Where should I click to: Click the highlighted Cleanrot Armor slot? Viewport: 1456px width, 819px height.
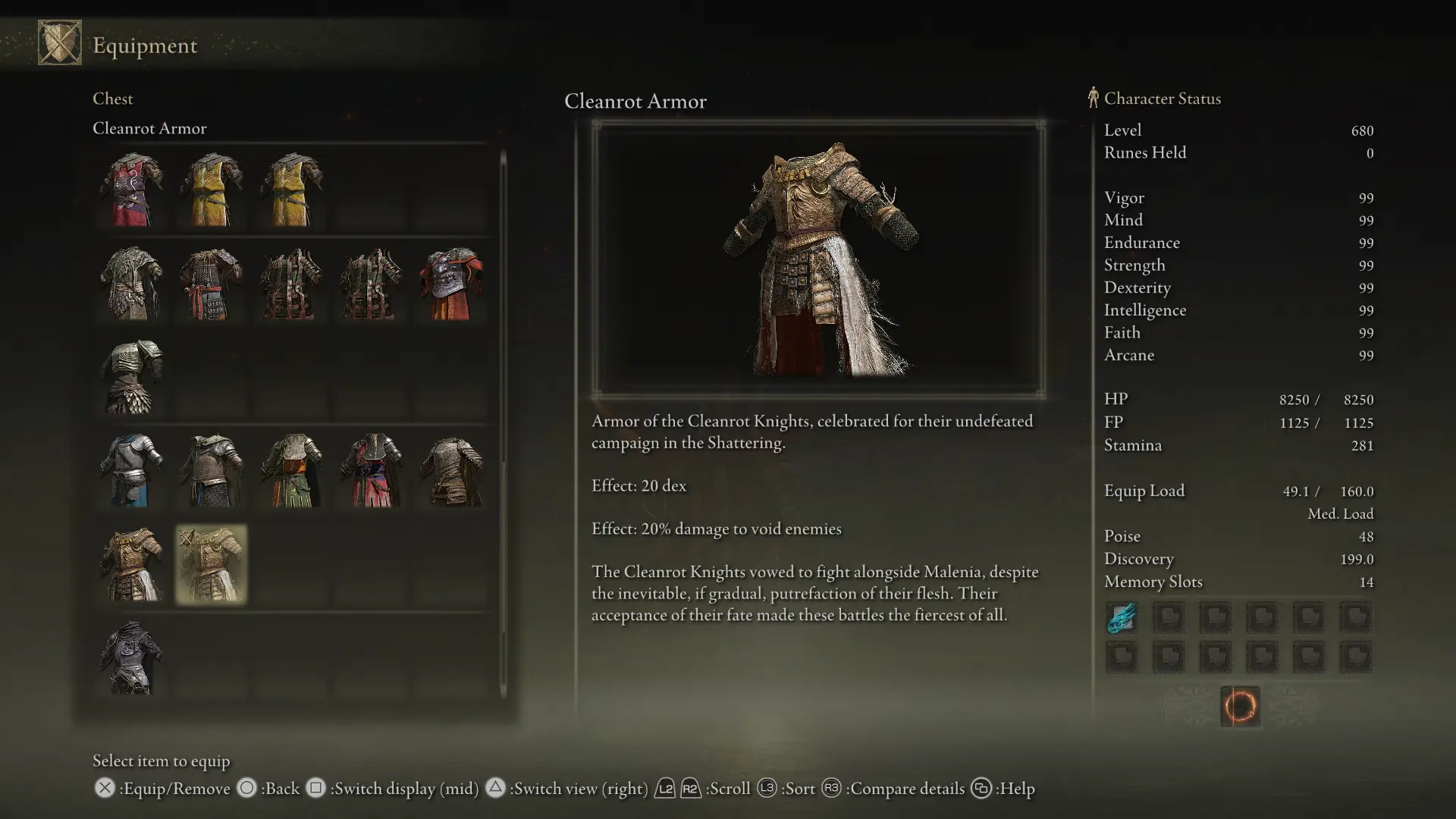tap(212, 564)
